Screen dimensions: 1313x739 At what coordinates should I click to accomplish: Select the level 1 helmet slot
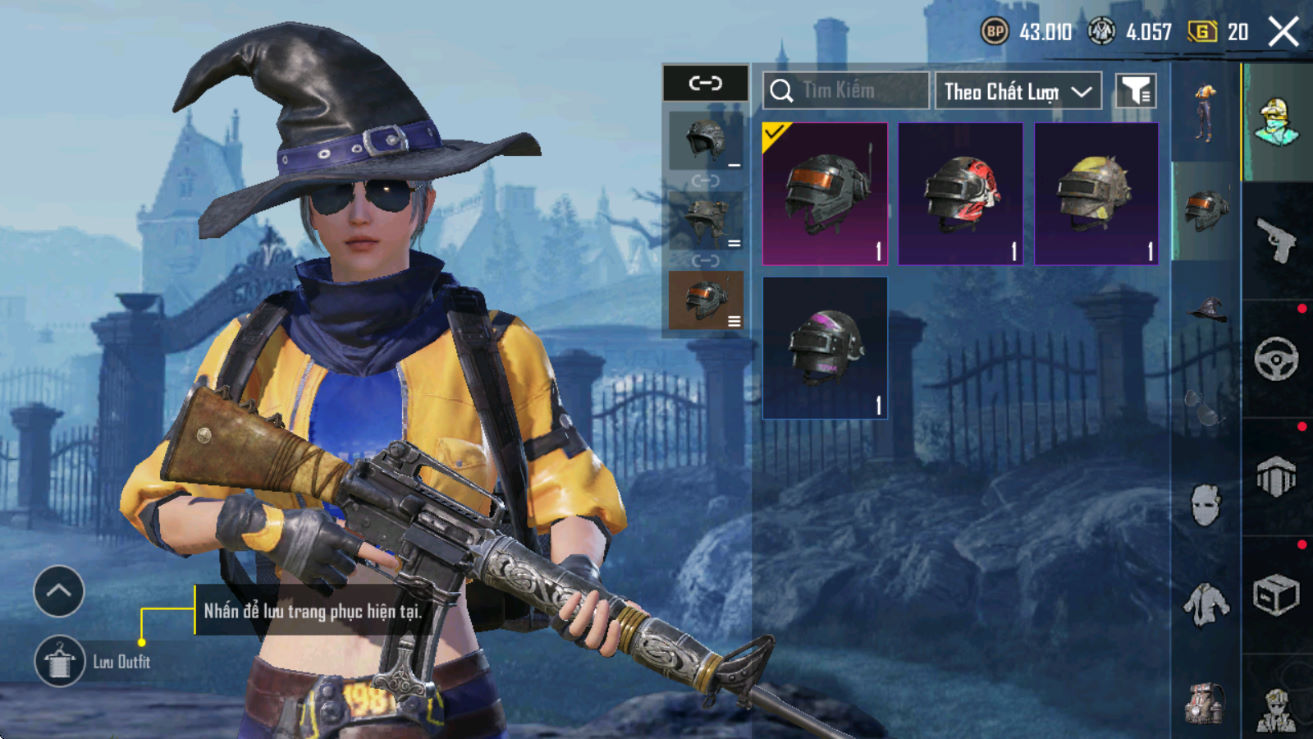pyautogui.click(x=706, y=141)
